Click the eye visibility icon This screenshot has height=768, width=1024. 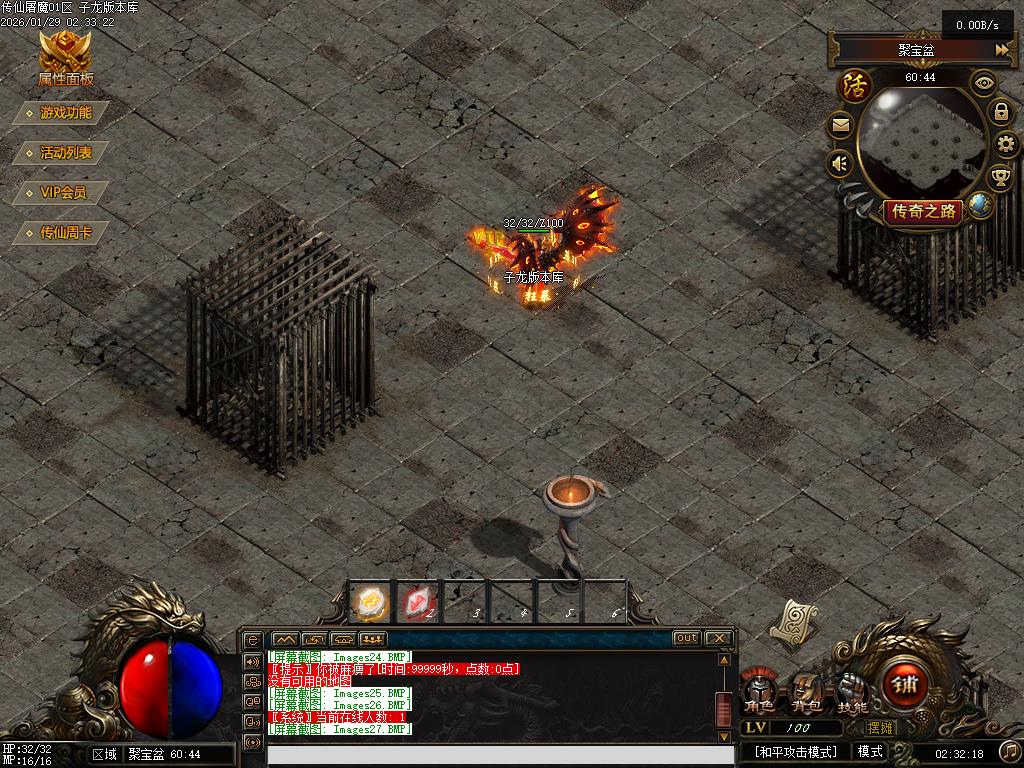point(985,83)
